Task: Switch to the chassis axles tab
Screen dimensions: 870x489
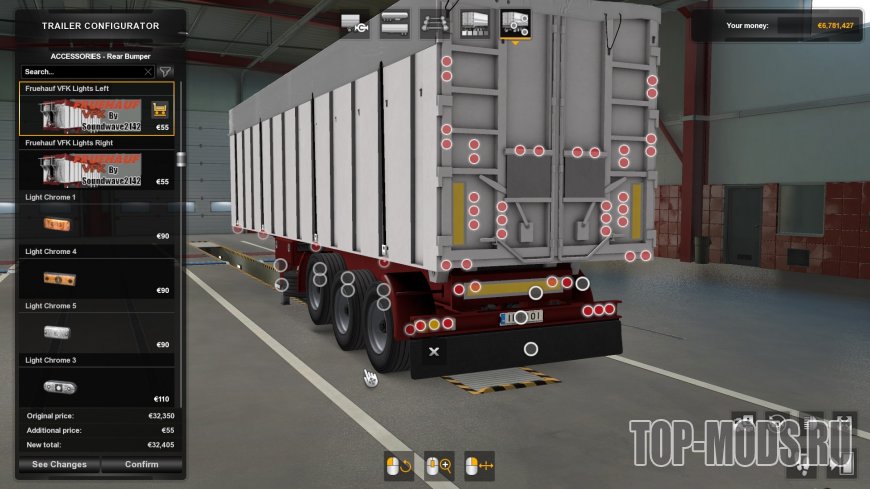Action: pos(435,23)
